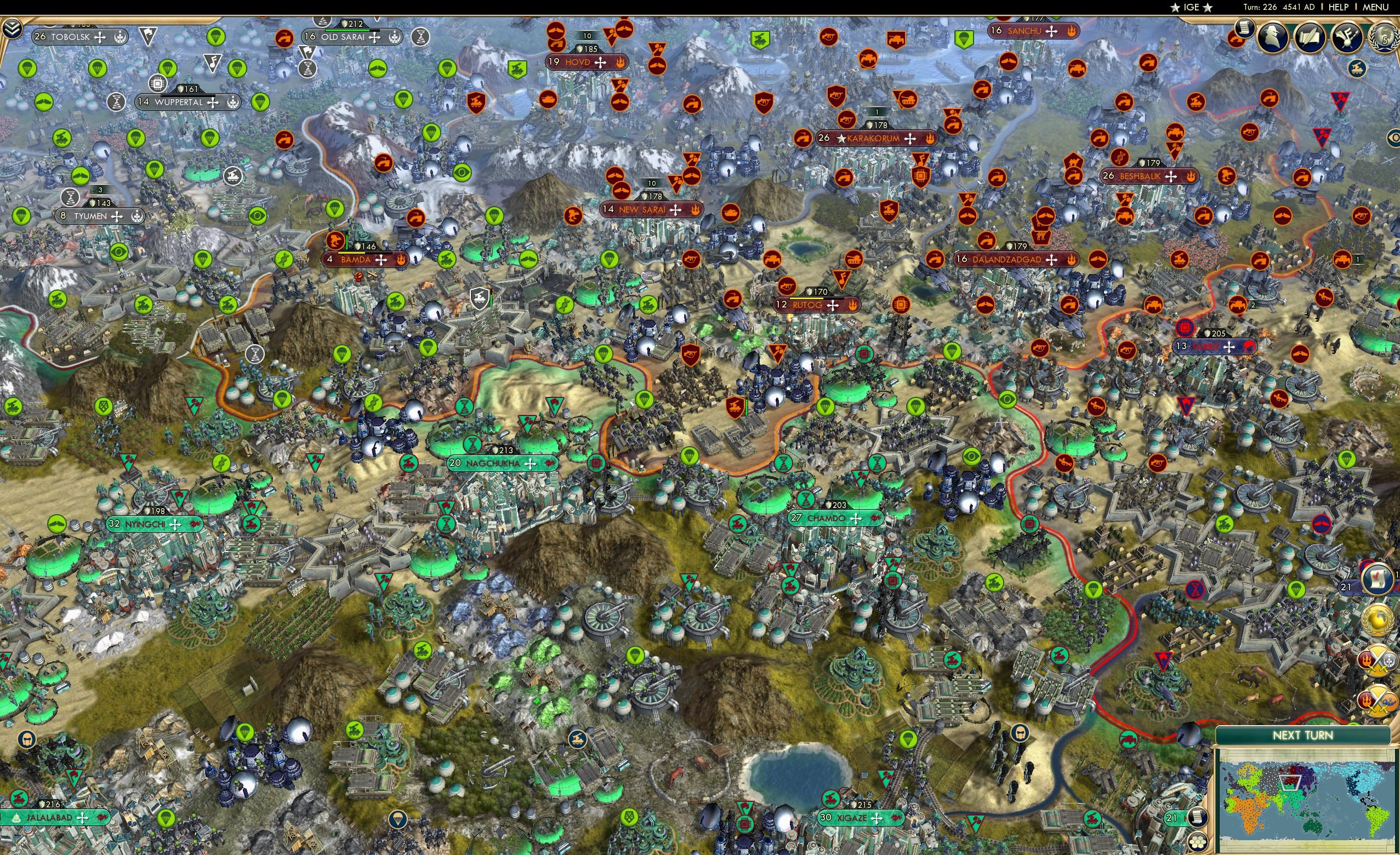Image resolution: width=1400 pixels, height=855 pixels.
Task: Select the Chamdo city banner
Action: pyautogui.click(x=829, y=518)
